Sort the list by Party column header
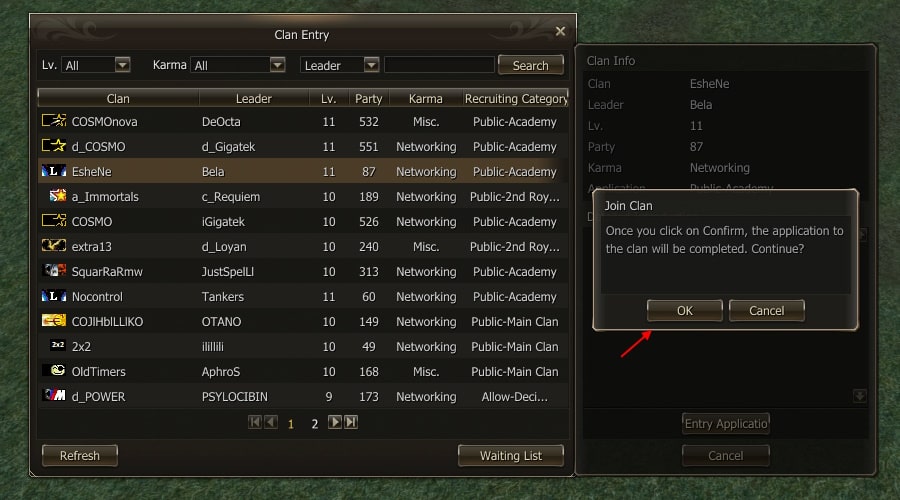This screenshot has height=500, width=900. pyautogui.click(x=368, y=99)
